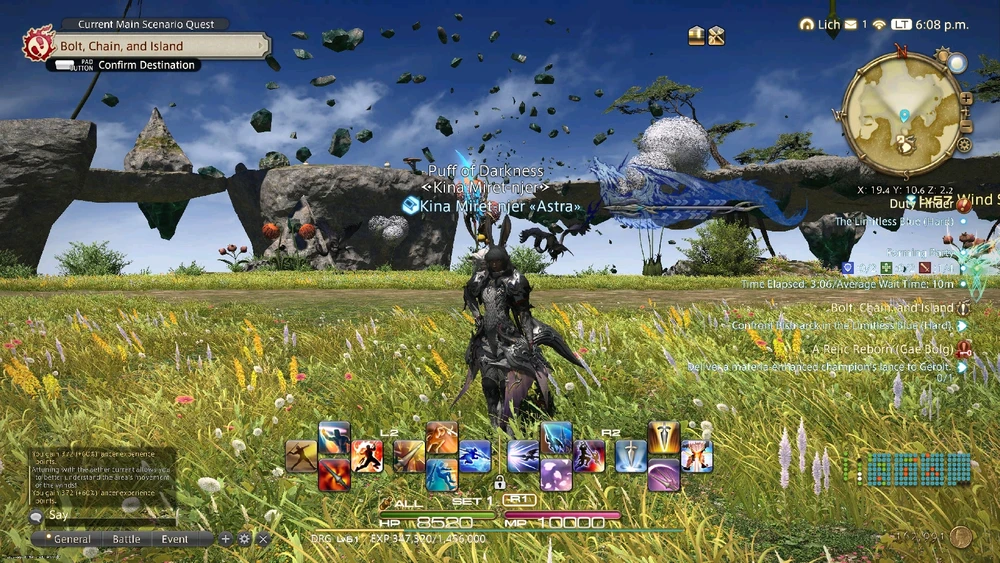Zoom in the minimap with the plus button
Image resolution: width=1000 pixels, height=563 pixels.
click(965, 97)
